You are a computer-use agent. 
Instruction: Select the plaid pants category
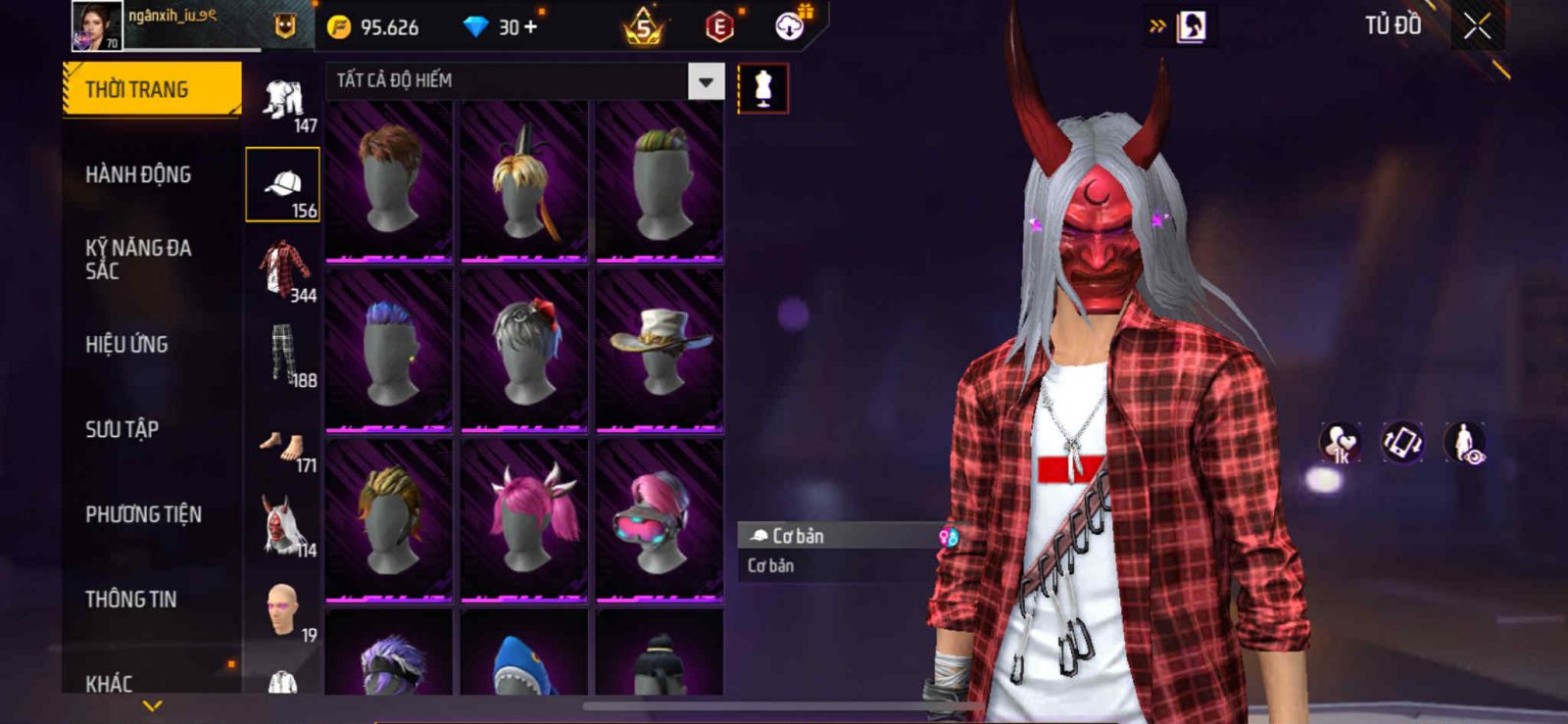pyautogui.click(x=282, y=355)
